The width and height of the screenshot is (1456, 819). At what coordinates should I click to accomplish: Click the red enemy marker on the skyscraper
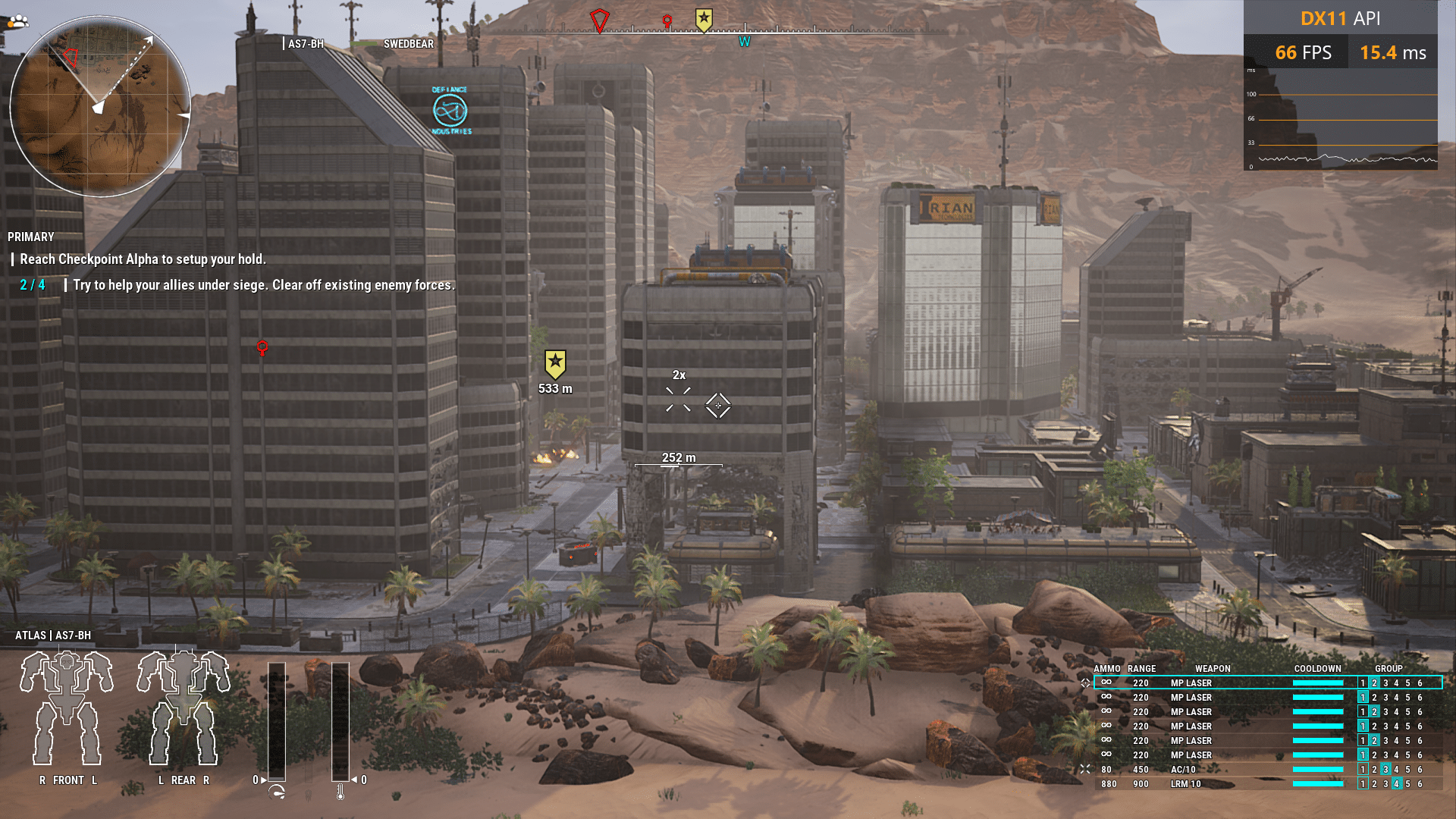tap(262, 348)
